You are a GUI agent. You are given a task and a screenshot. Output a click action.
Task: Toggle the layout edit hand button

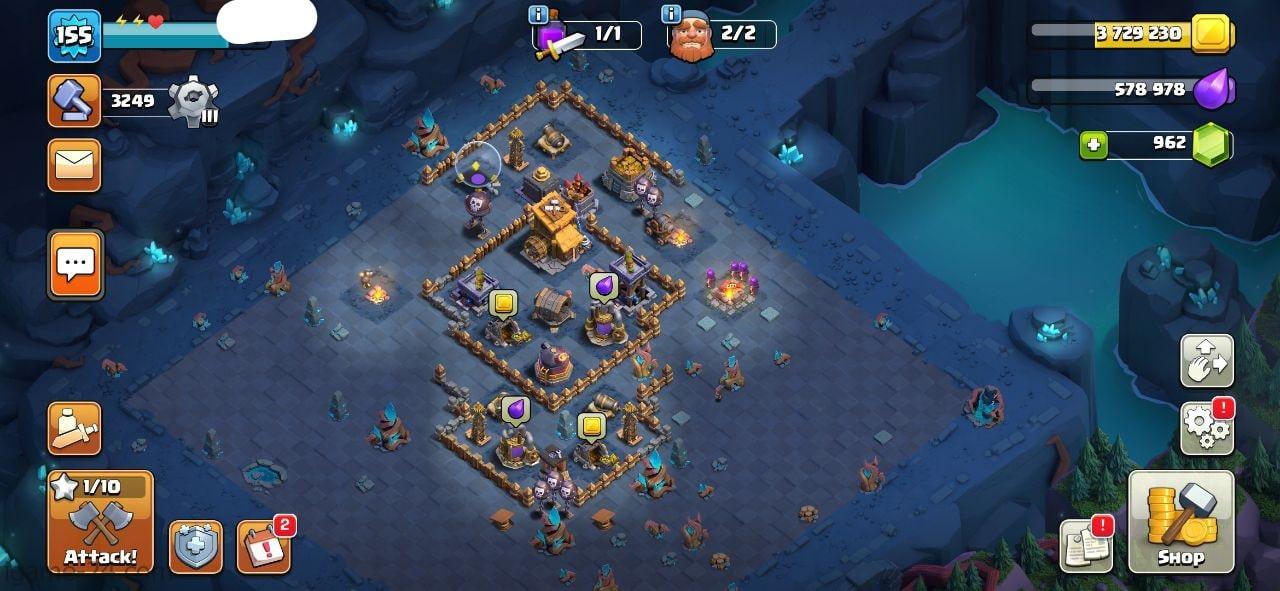pos(1207,361)
